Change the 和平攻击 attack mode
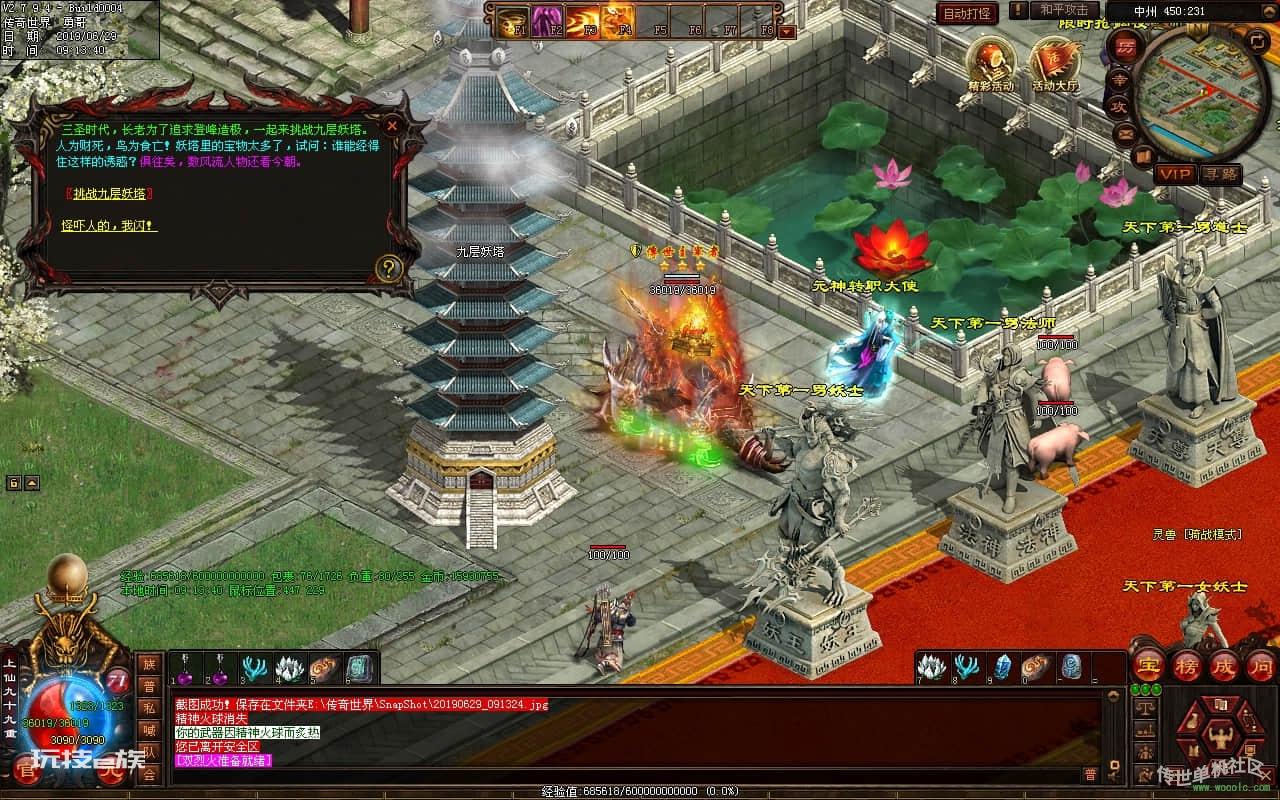The height and width of the screenshot is (800, 1280). pyautogui.click(x=1063, y=10)
